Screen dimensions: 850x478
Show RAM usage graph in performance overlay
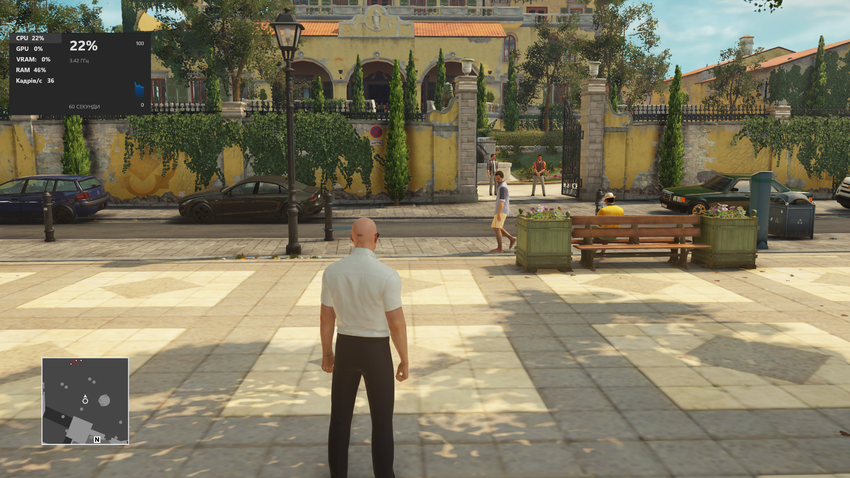coord(31,70)
